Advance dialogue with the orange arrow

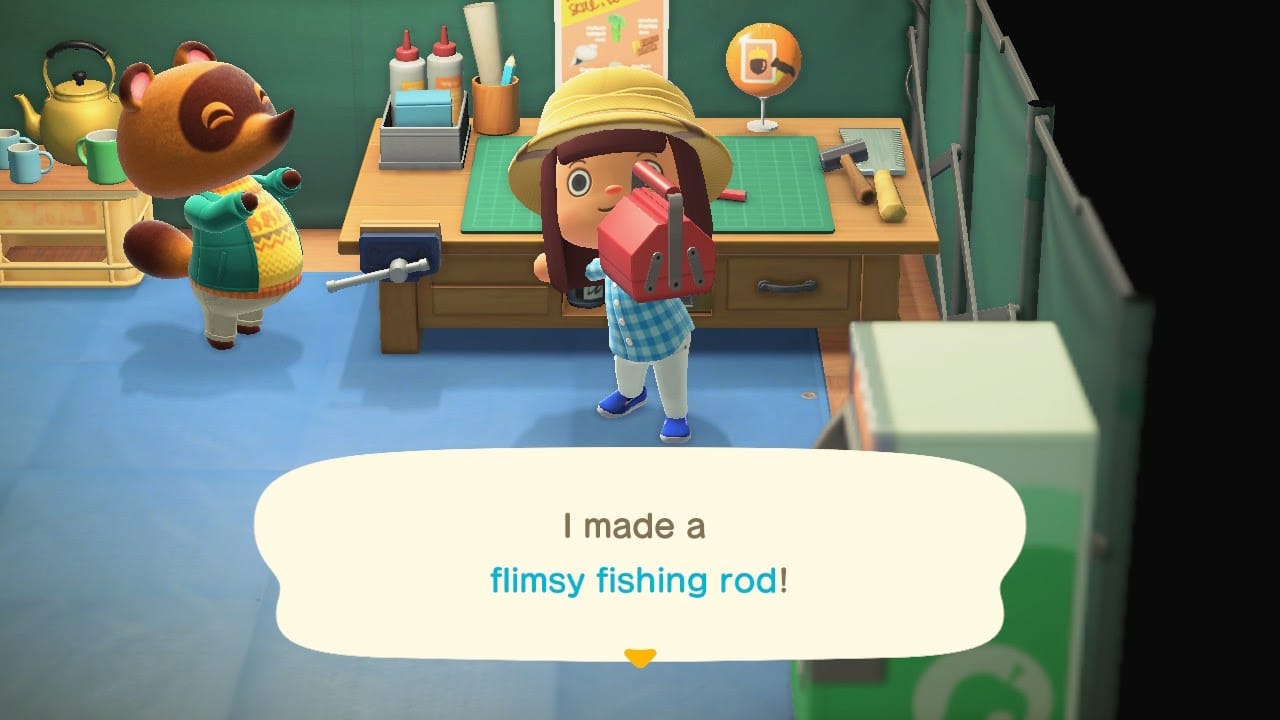click(x=639, y=657)
